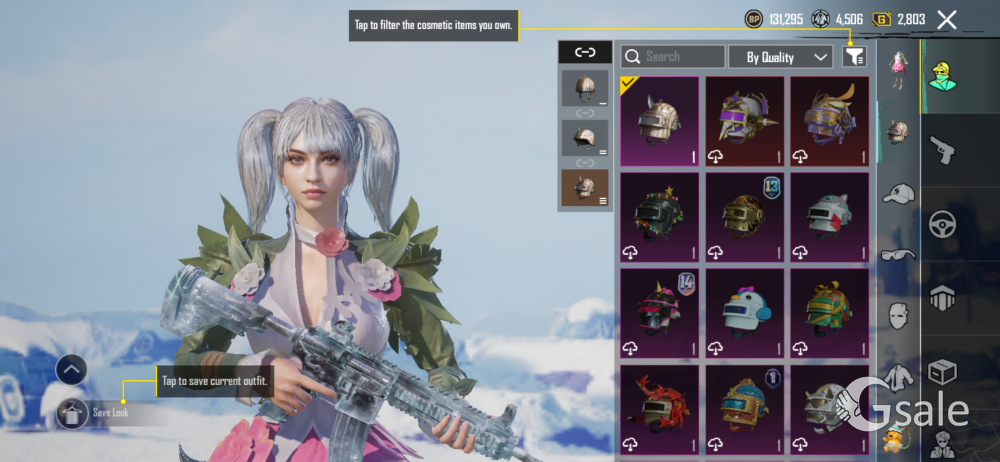
Task: Select the equipped horned helmet with checkmark
Action: pyautogui.click(x=659, y=121)
